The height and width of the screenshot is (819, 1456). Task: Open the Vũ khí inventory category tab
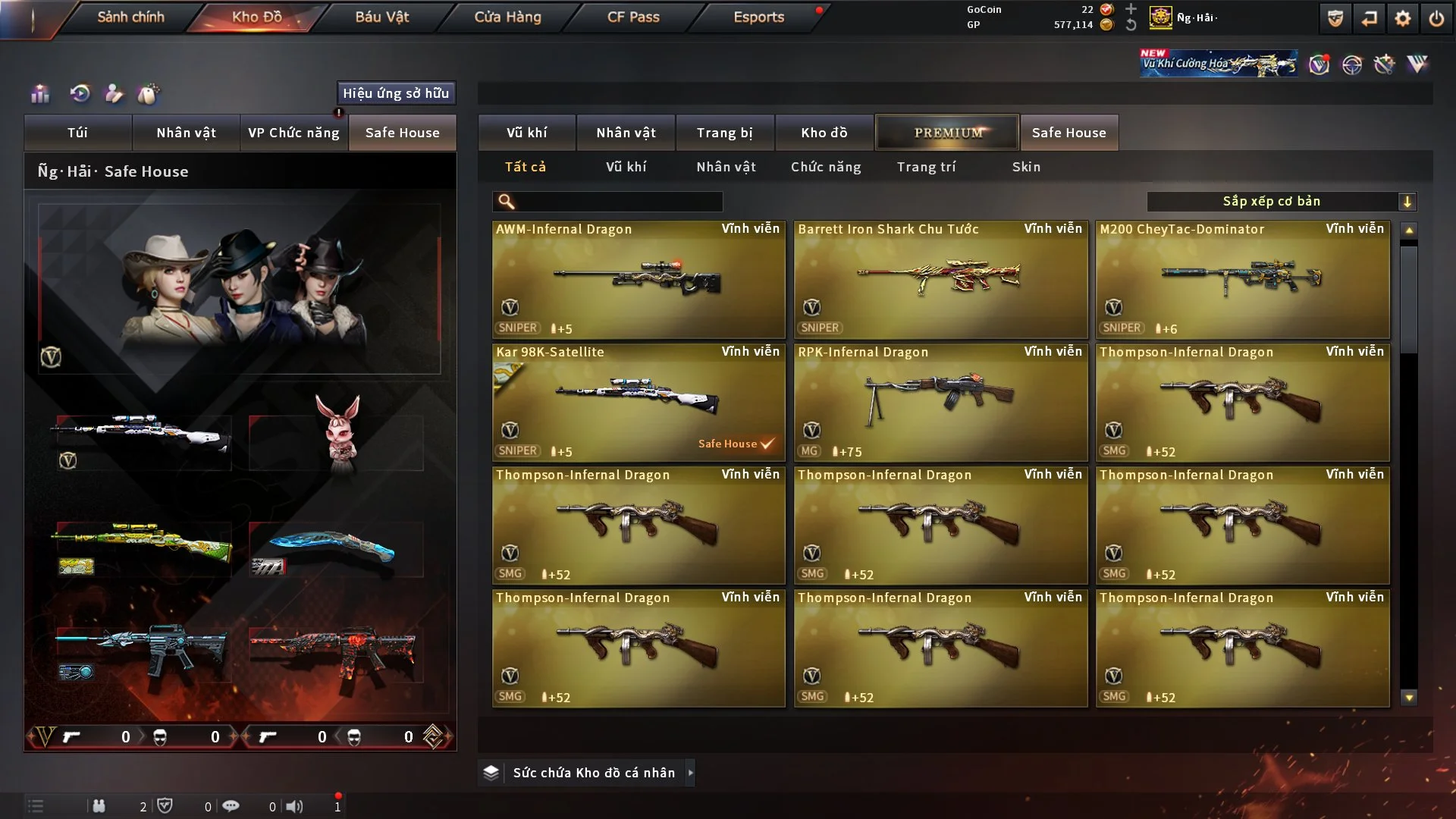pyautogui.click(x=526, y=133)
